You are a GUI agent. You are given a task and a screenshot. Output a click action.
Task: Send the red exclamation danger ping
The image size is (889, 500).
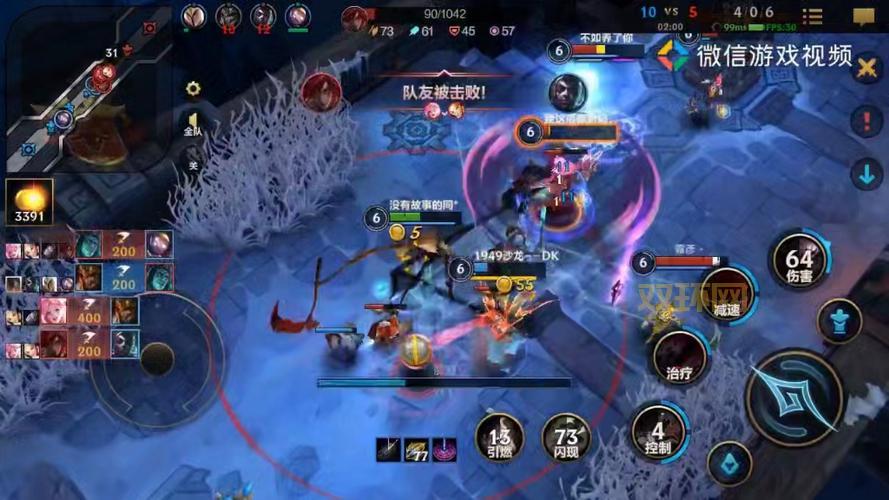865,122
